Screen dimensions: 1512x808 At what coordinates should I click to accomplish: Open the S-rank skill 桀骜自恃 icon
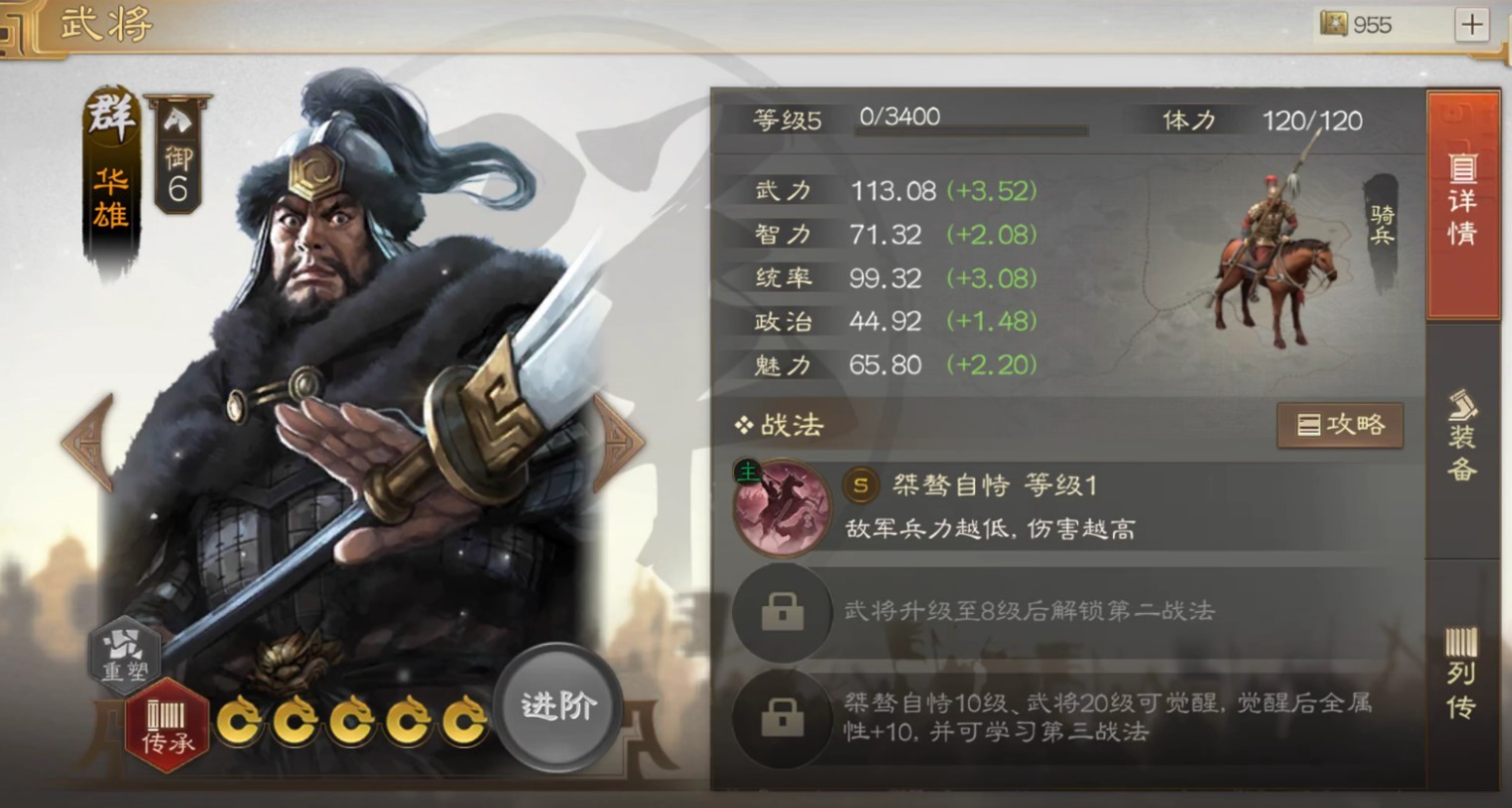[782, 506]
